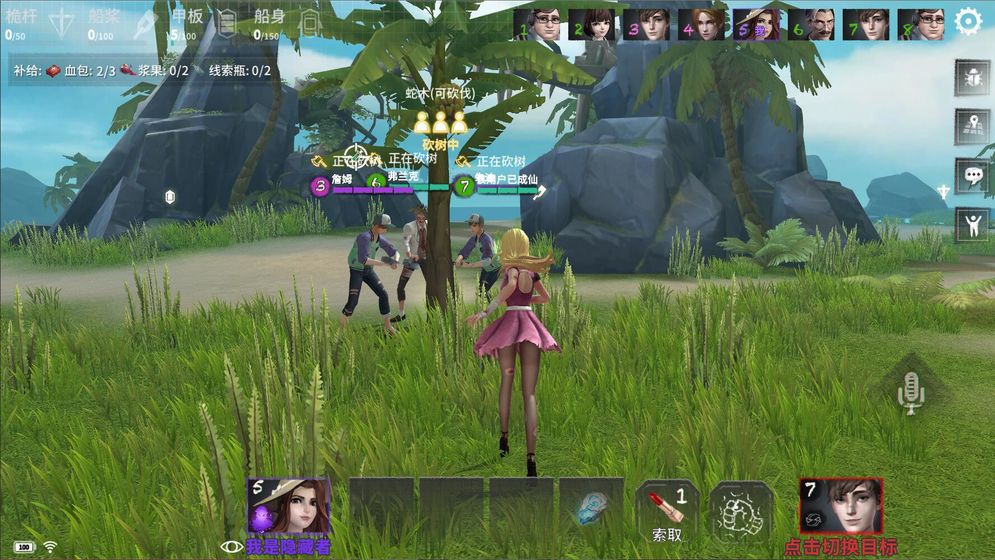Choose player 6 portrait with the mustache
The image size is (995, 560).
click(x=812, y=23)
